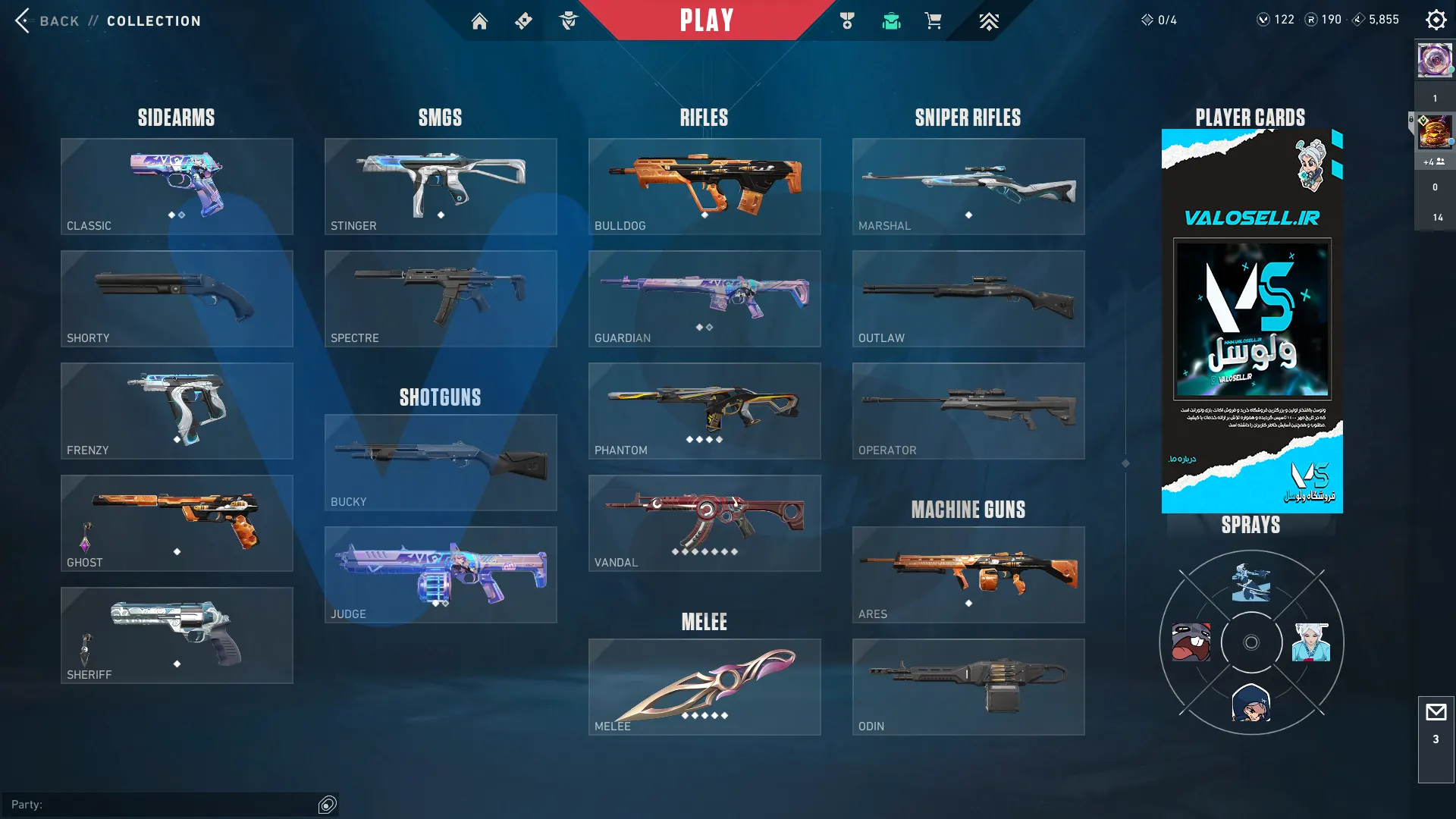
Task: Choose the Vandal rifle slot
Action: [x=704, y=523]
